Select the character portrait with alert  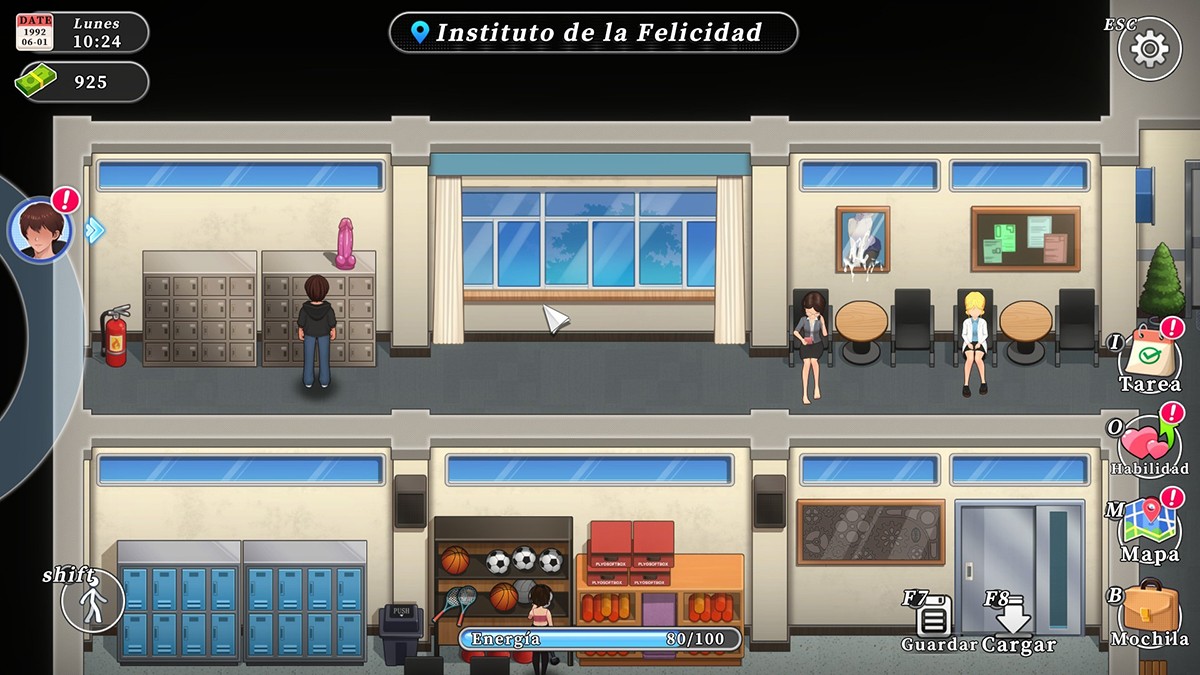(40, 229)
